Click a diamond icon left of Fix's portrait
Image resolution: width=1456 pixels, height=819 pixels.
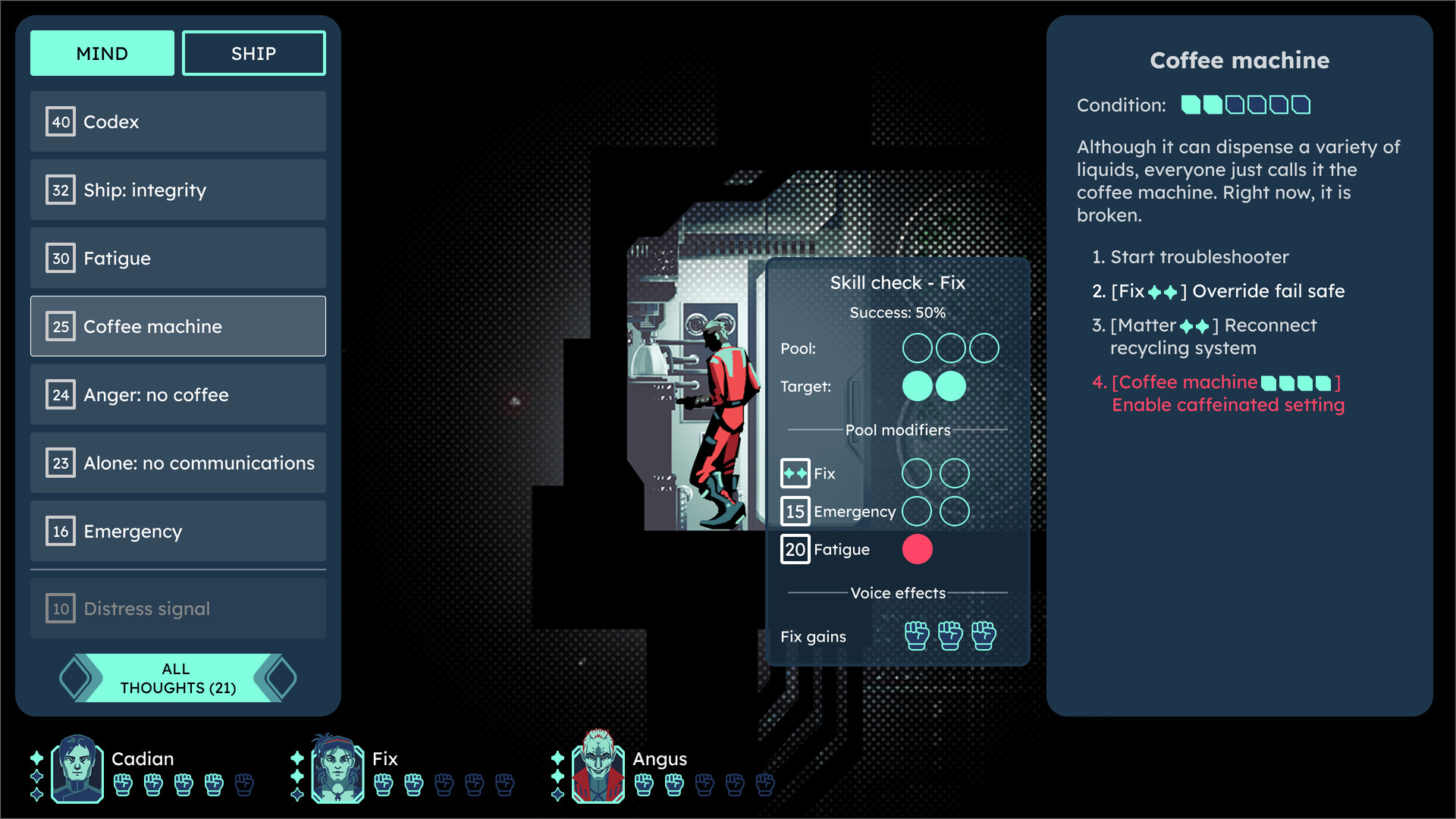click(296, 757)
